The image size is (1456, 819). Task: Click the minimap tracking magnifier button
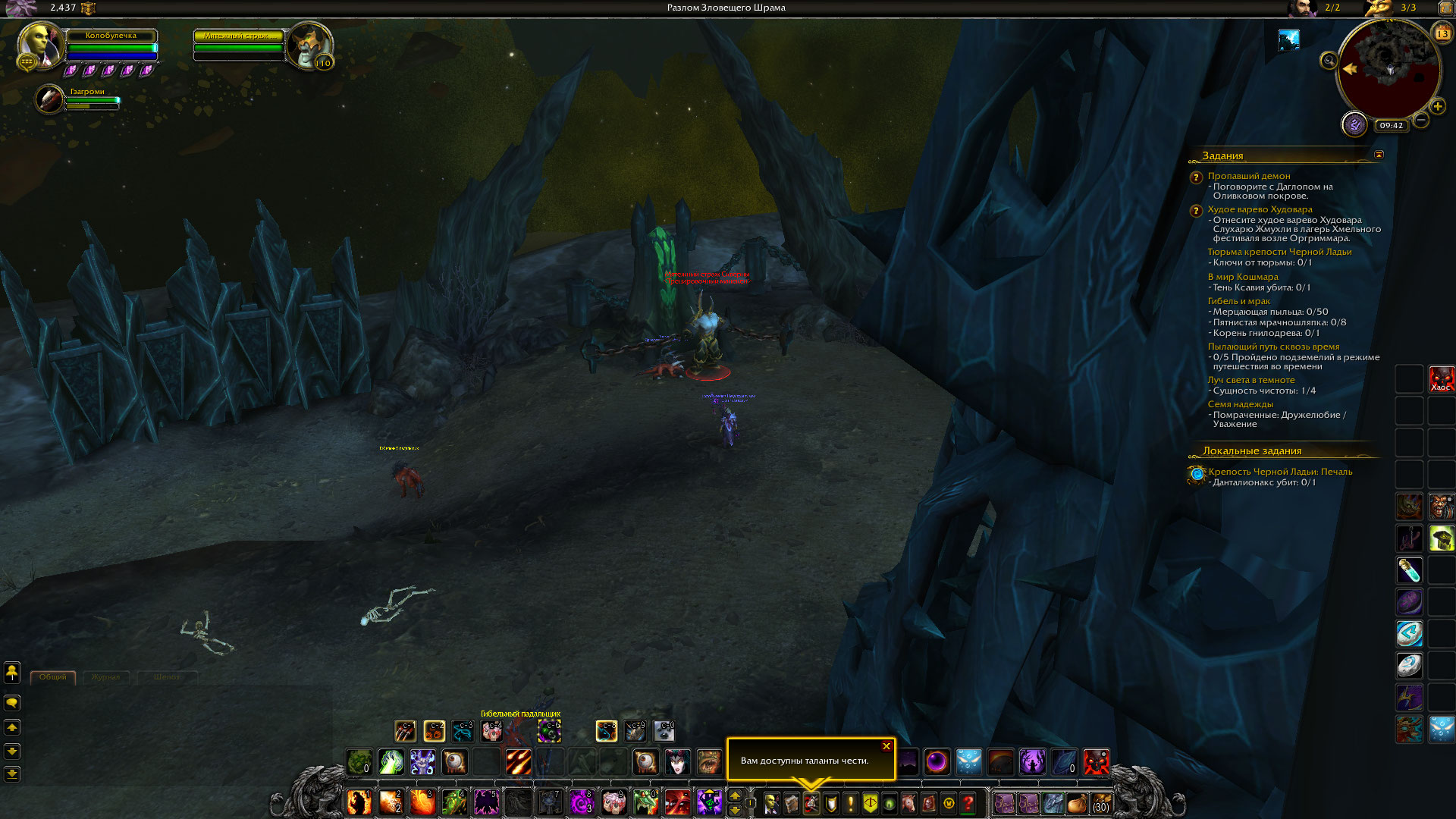[1329, 61]
